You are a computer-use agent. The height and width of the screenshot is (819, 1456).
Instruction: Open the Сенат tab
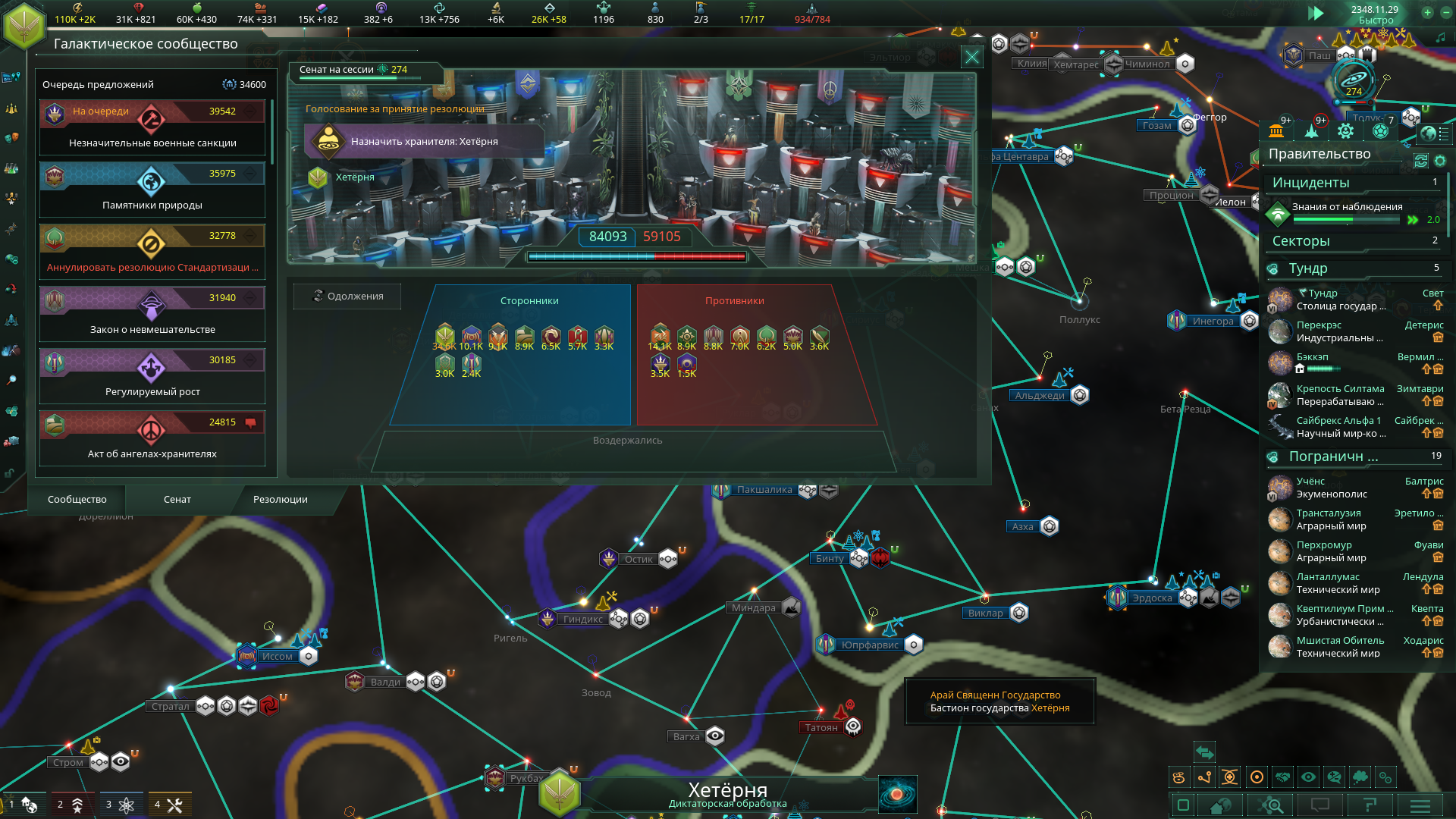coord(177,499)
